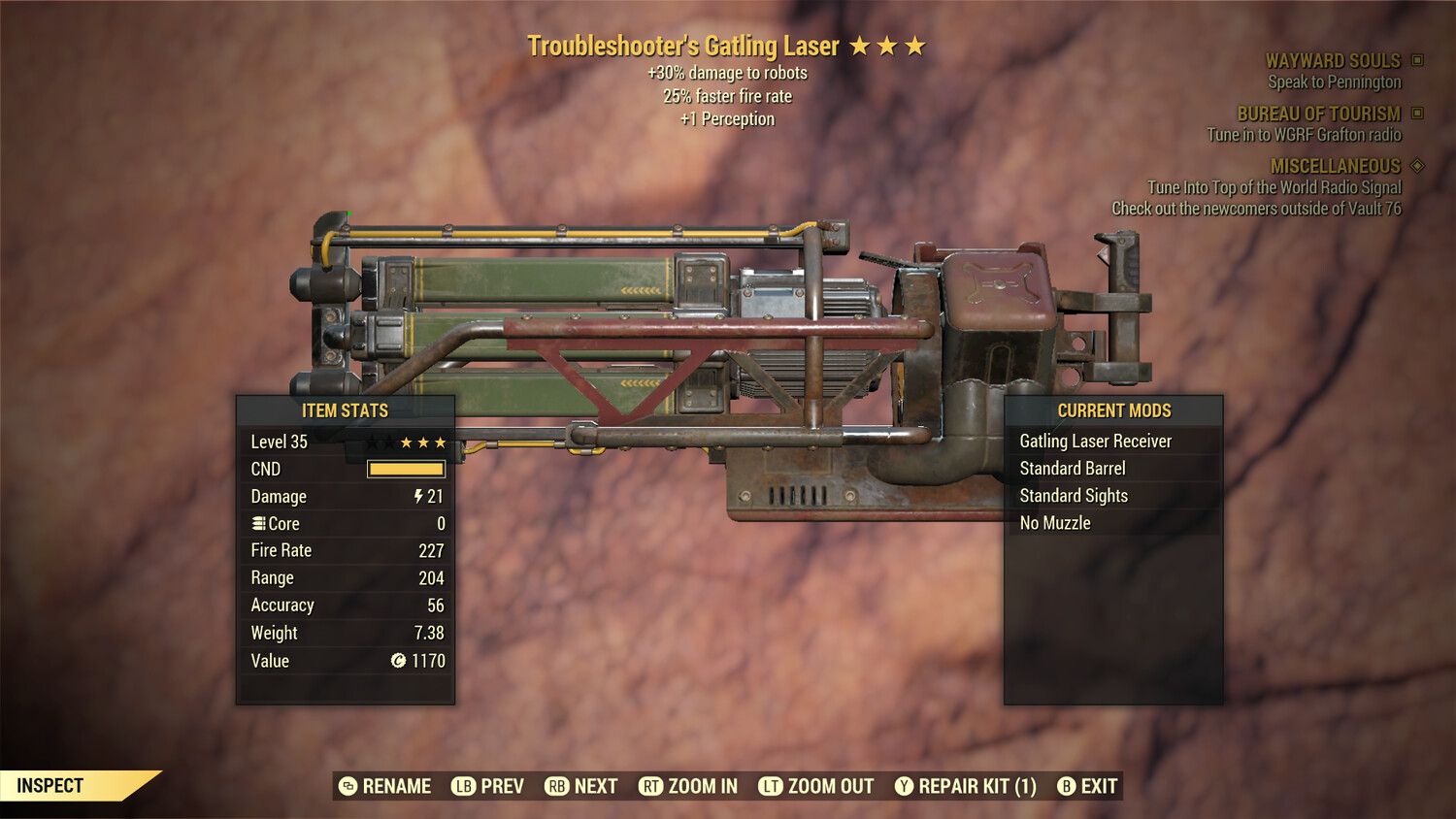Image resolution: width=1456 pixels, height=819 pixels.
Task: Click the EXIT button
Action: pos(1098,786)
